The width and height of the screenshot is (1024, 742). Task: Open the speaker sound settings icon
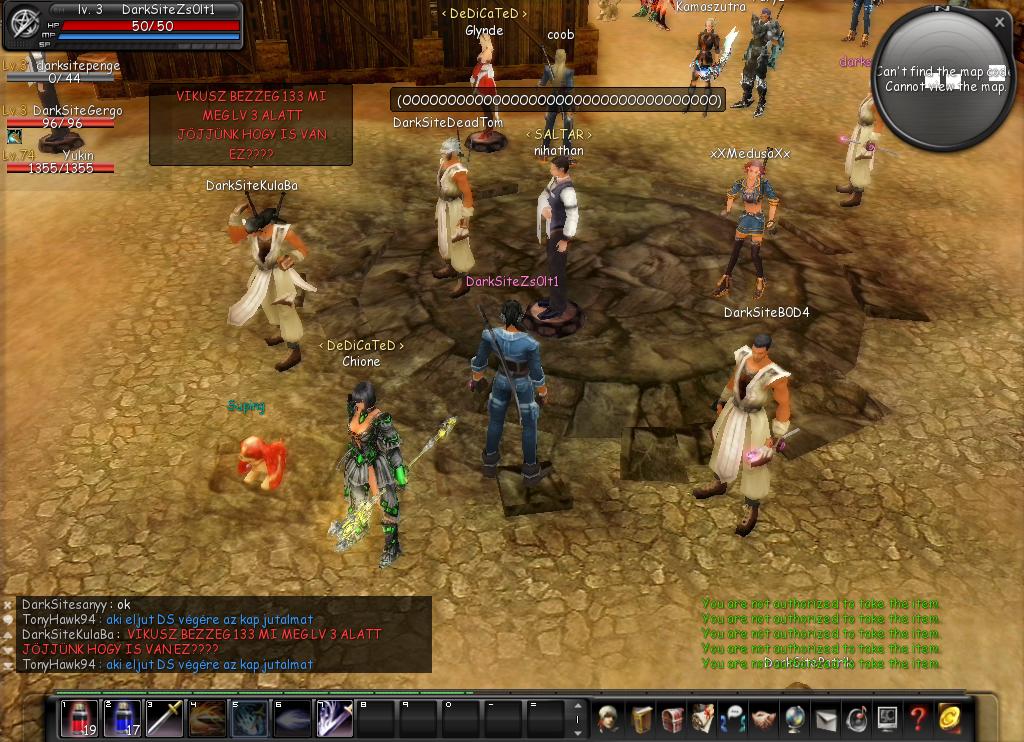(x=857, y=718)
